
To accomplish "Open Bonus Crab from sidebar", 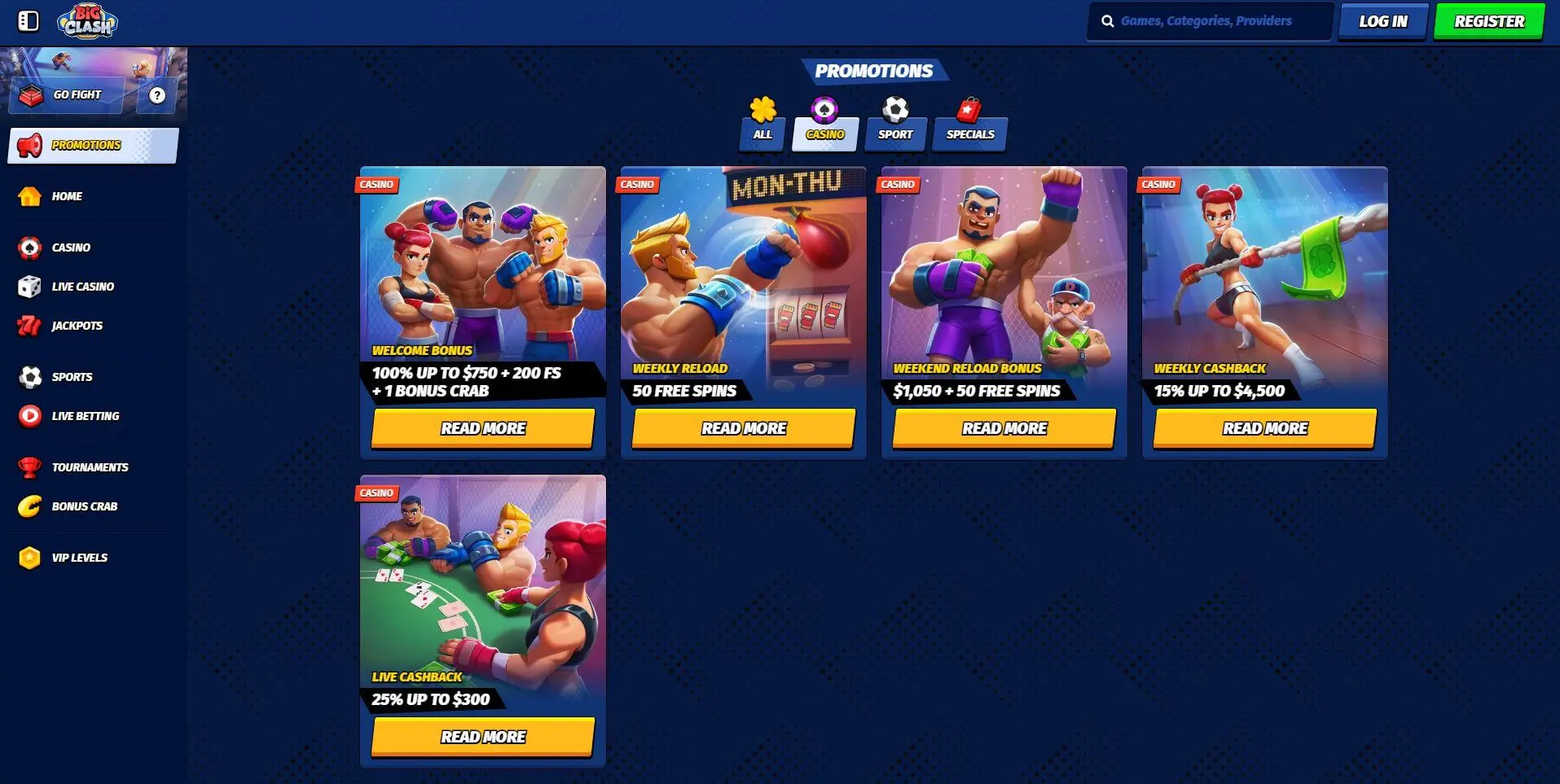I will (84, 506).
